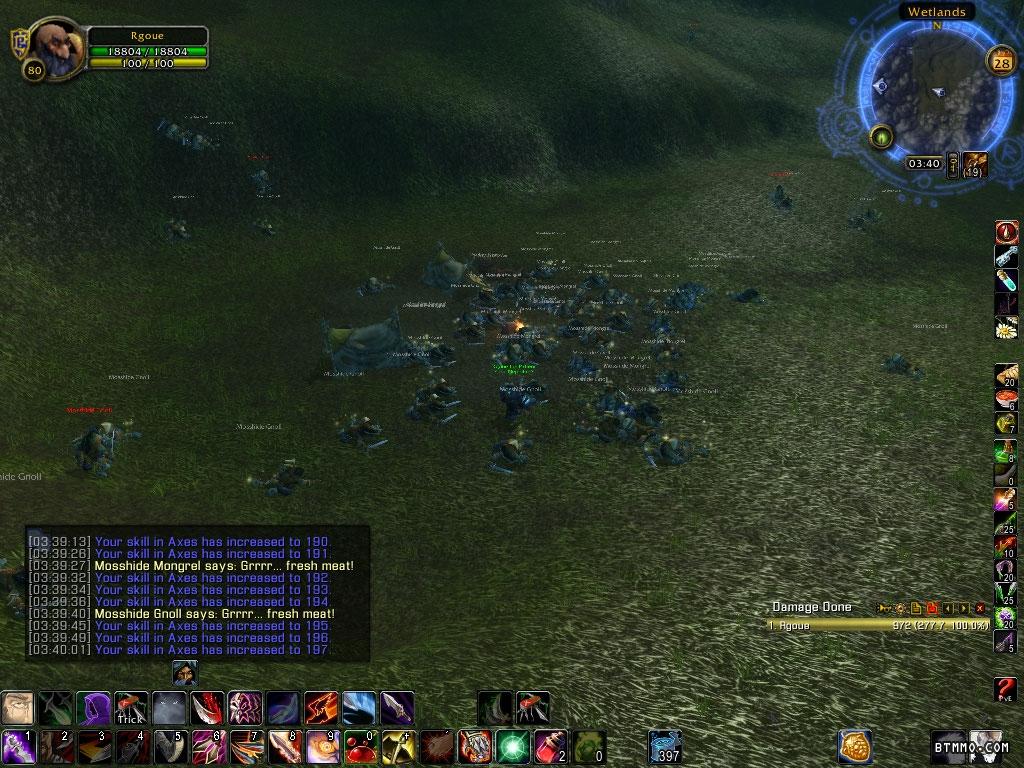This screenshot has width=1024, height=768.
Task: Use the Tricks of the Trade macro
Action: point(131,708)
